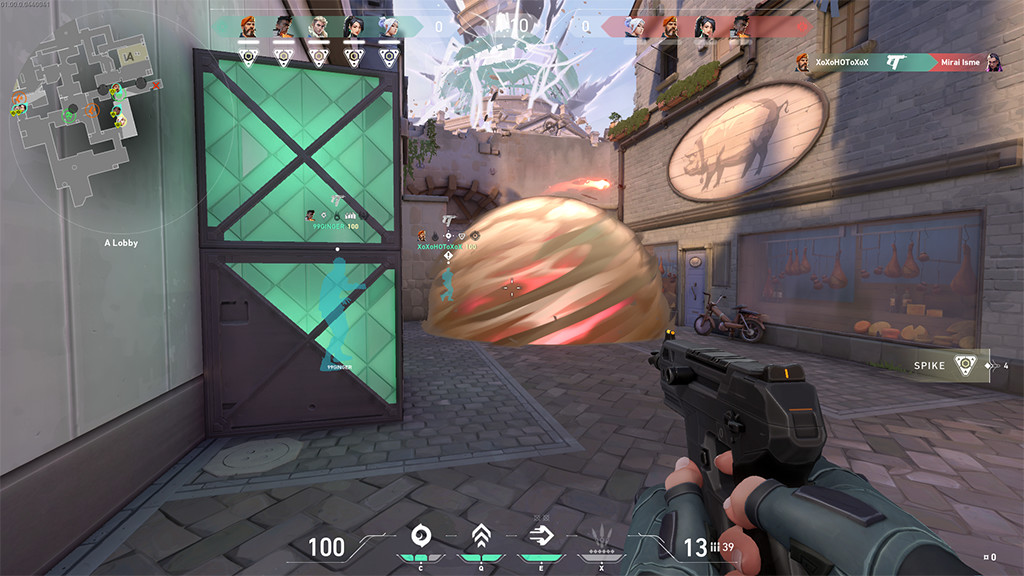Pick Brimstone's portrait on the red team
The image size is (1024, 576).
click(670, 27)
